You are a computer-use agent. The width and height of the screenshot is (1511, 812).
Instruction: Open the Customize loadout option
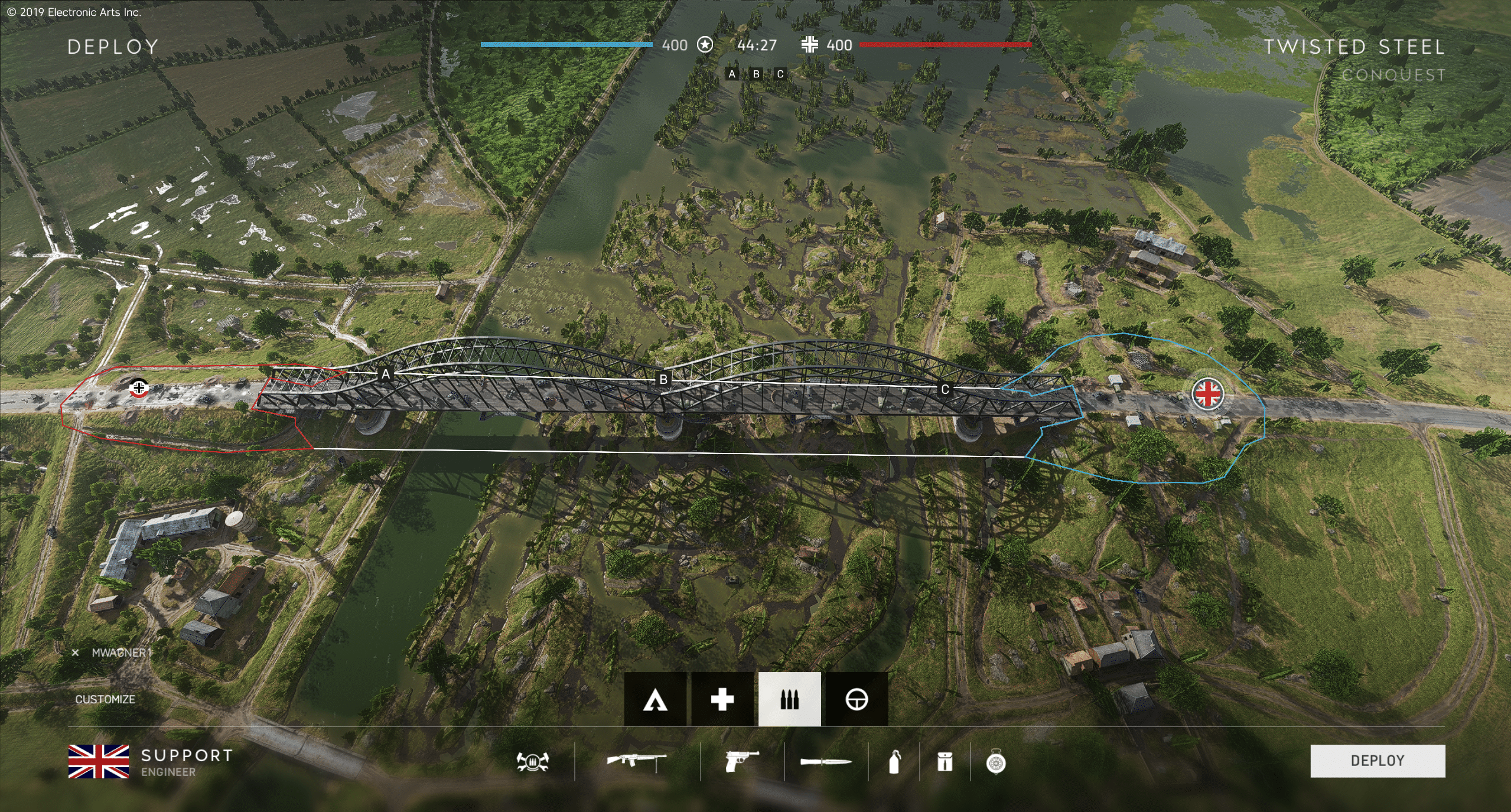tap(105, 699)
